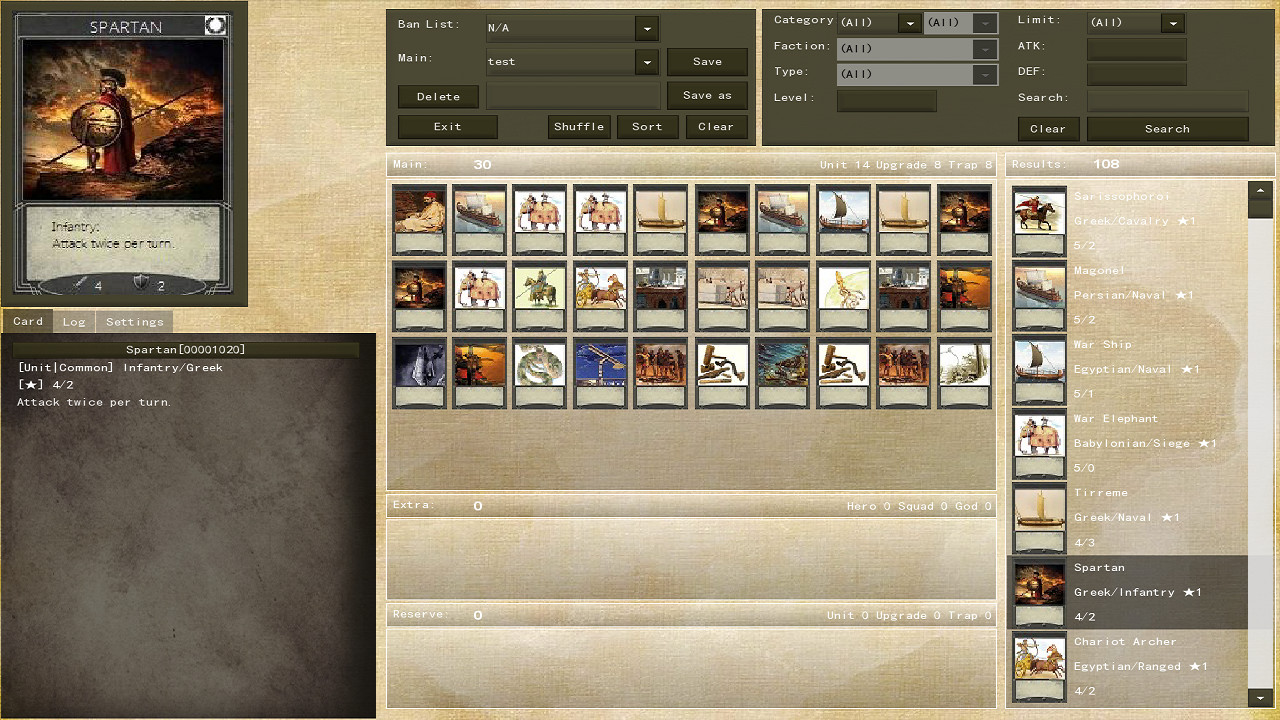Open the Ban List dropdown
This screenshot has width=1280, height=720.
coord(646,28)
